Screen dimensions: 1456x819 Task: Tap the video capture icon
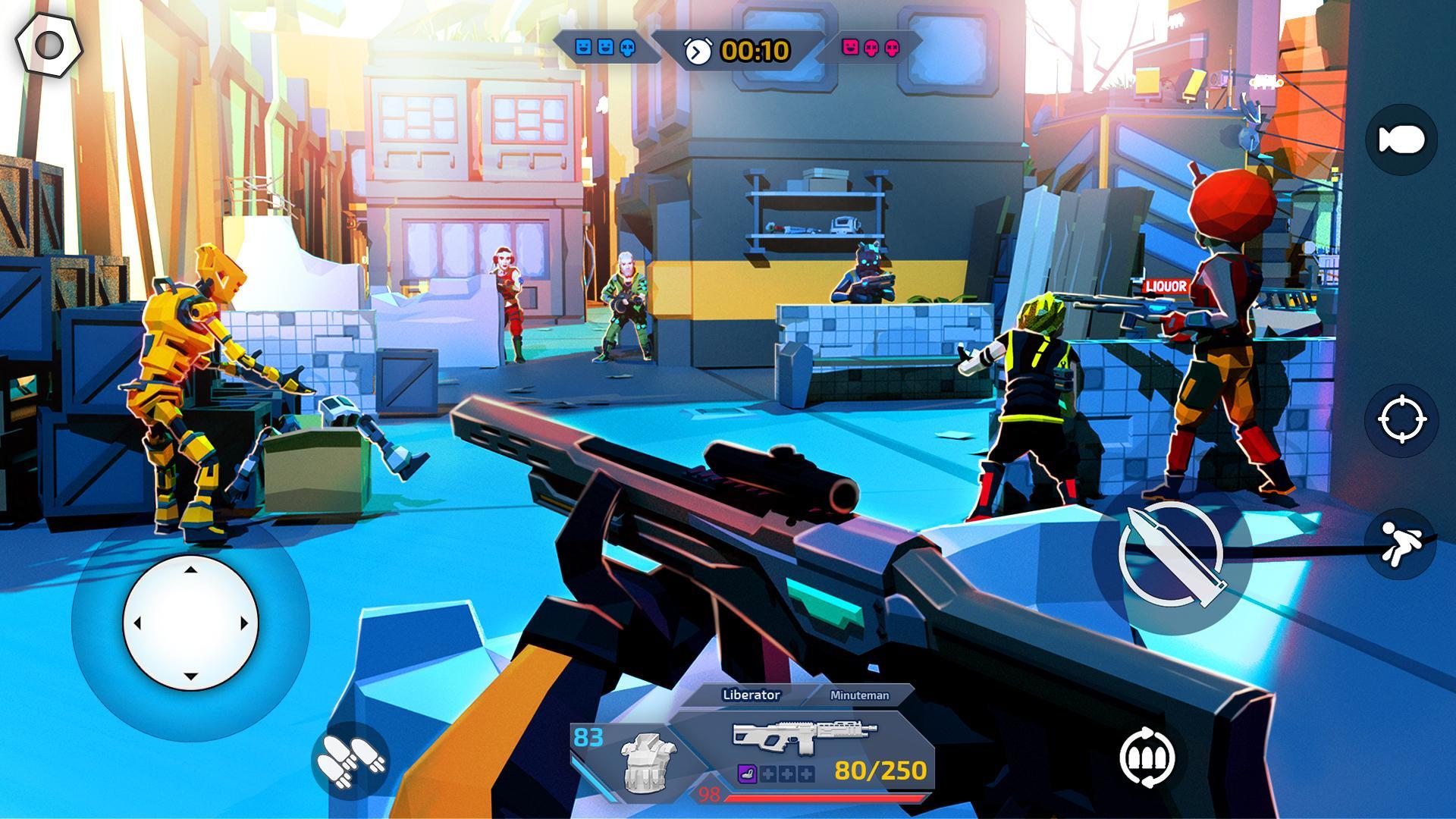pos(1402,138)
